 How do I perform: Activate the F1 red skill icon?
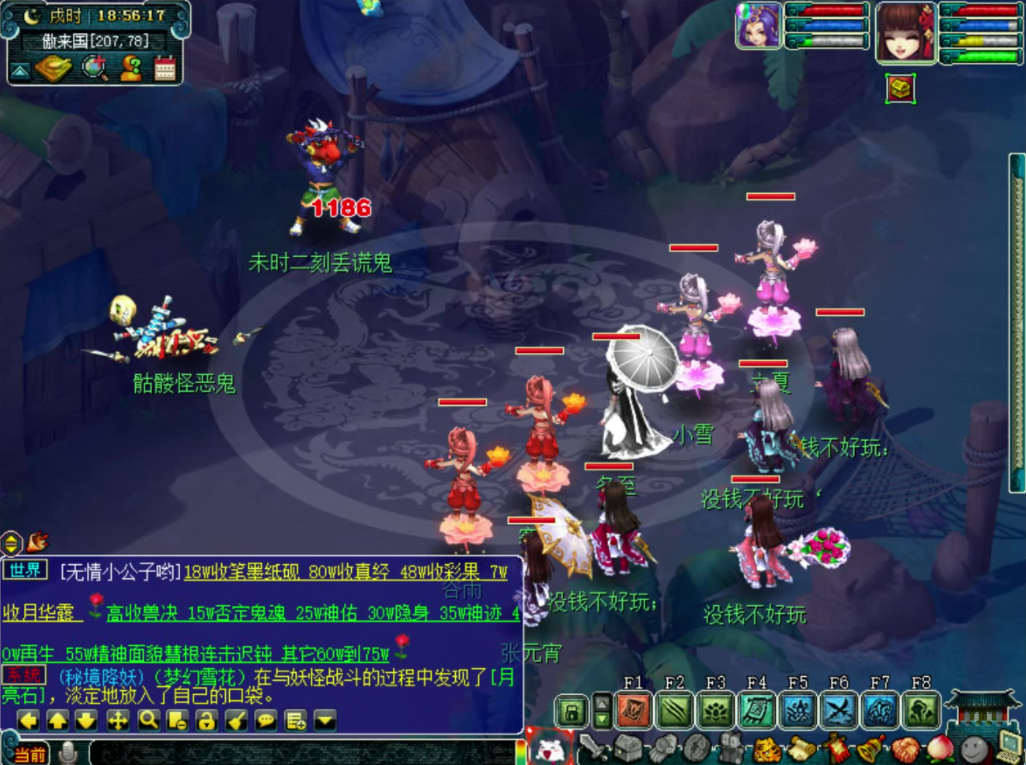click(x=634, y=710)
